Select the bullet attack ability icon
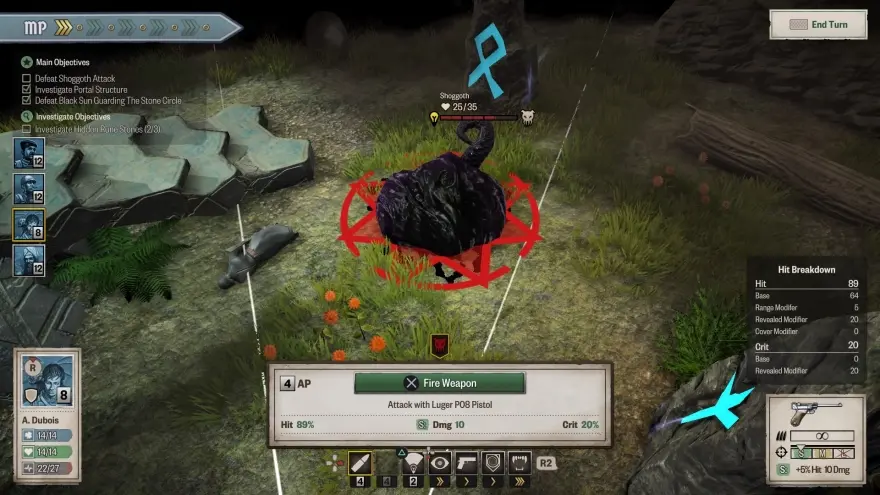 (x=360, y=462)
